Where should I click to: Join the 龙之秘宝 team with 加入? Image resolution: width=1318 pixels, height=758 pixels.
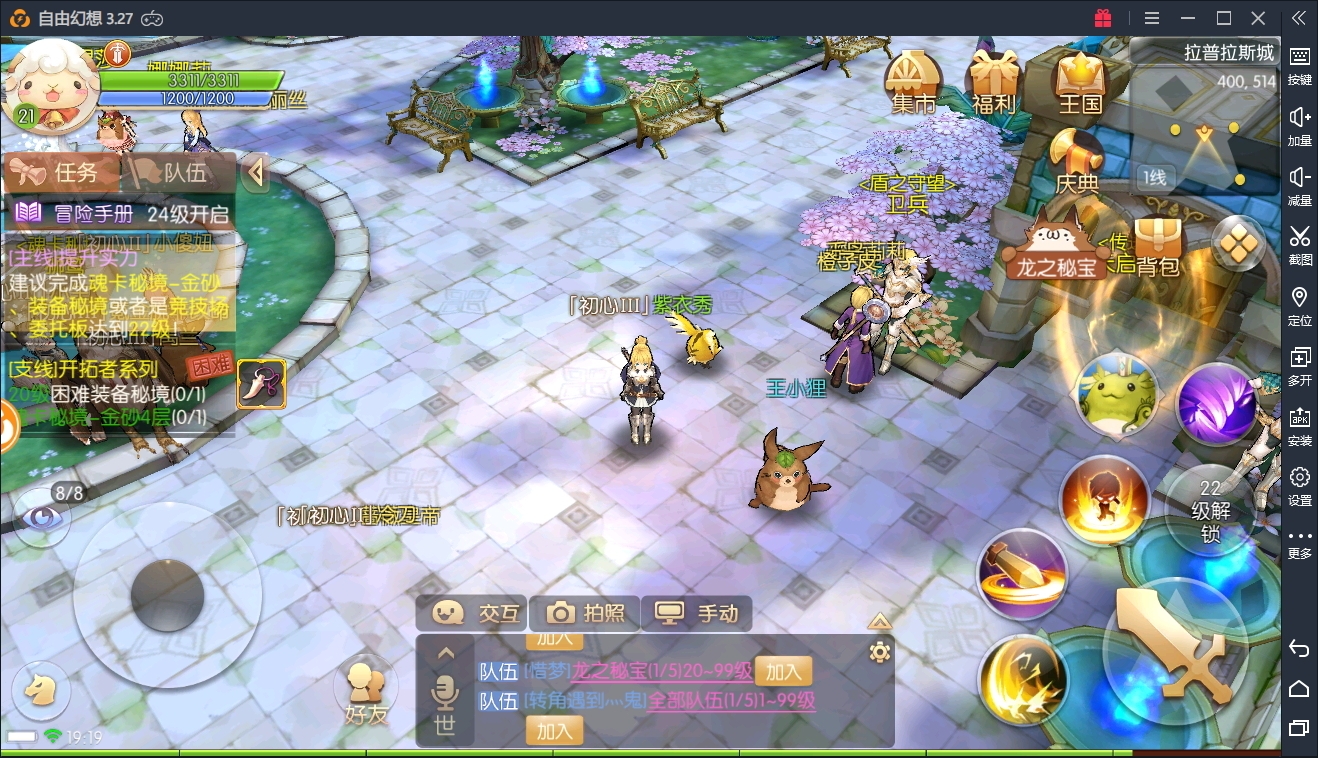pos(783,671)
